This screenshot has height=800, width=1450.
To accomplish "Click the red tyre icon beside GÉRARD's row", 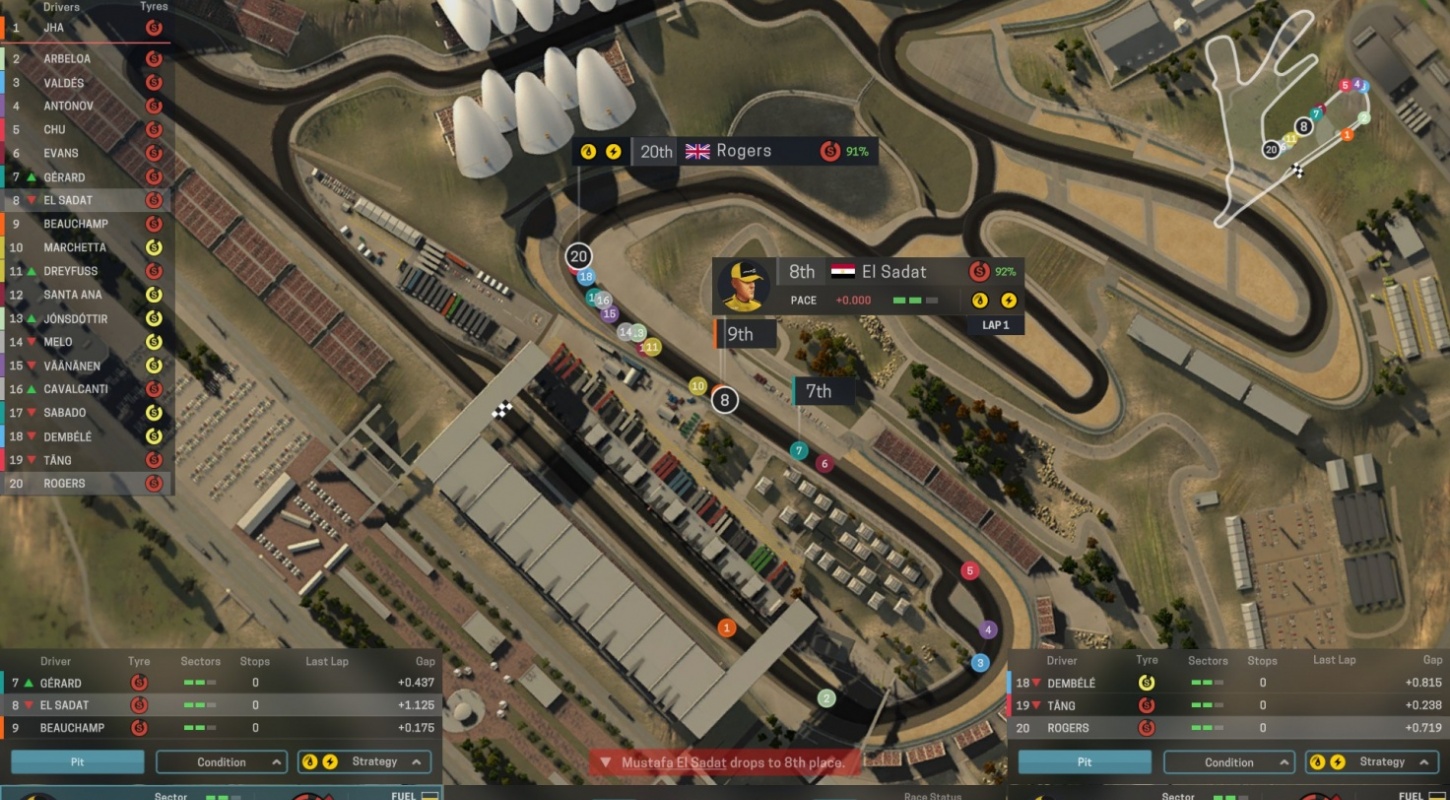I will [x=139, y=683].
